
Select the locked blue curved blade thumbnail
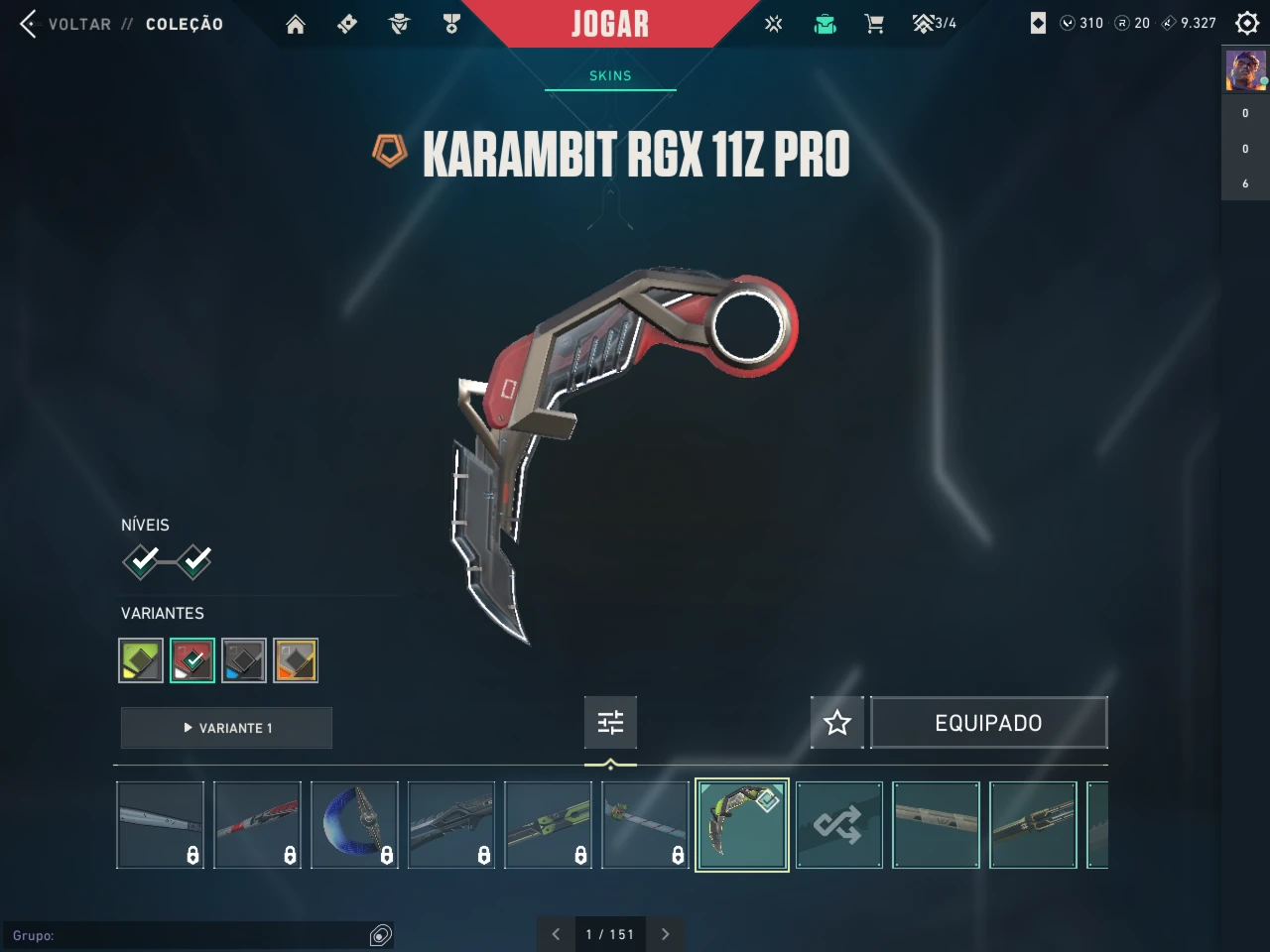coord(354,825)
